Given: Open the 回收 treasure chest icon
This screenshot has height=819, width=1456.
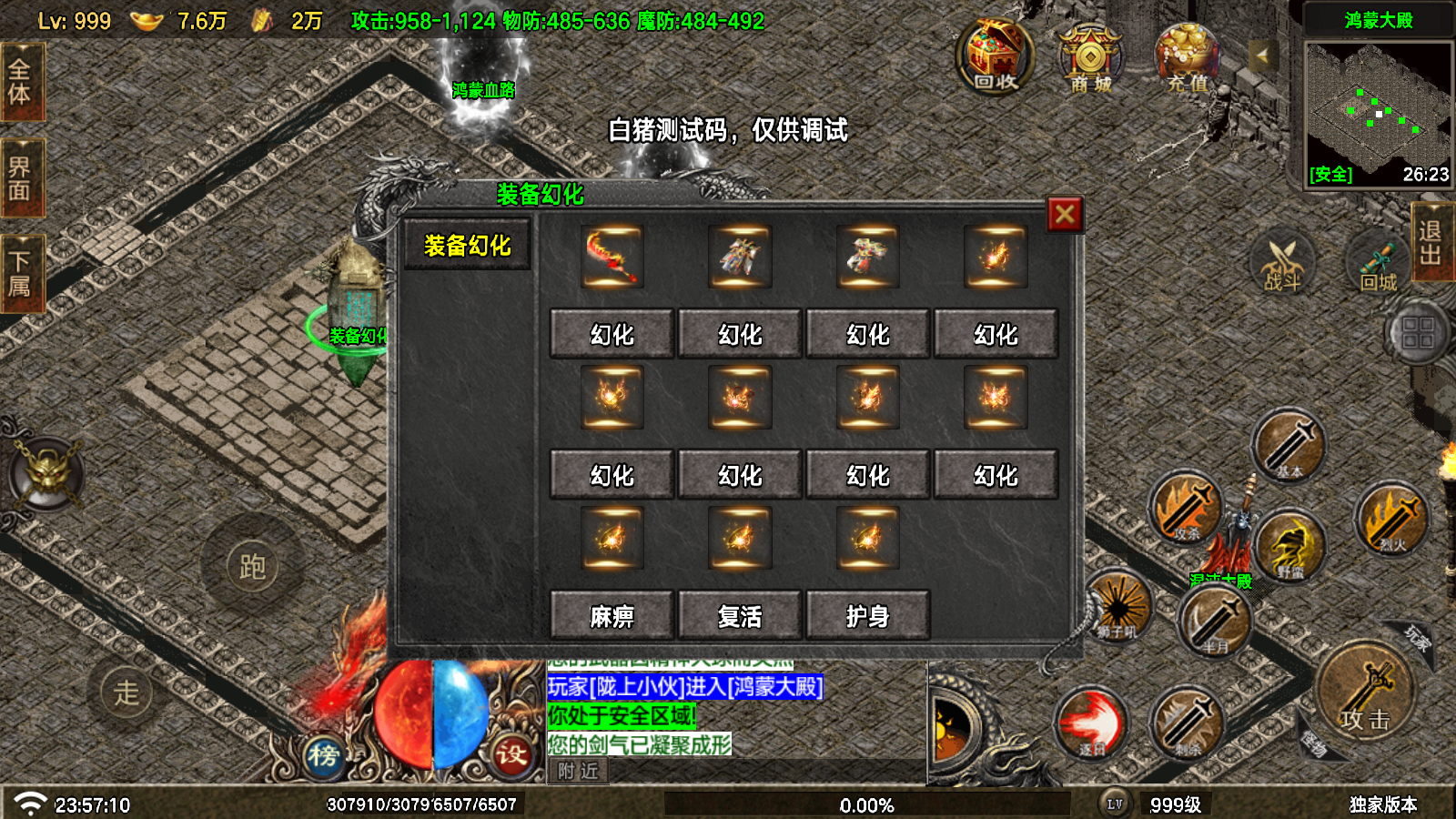Looking at the screenshot, I should 995,57.
